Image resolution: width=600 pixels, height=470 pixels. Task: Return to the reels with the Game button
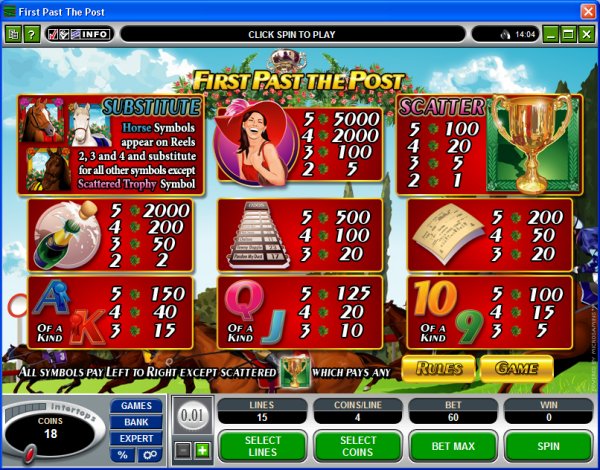coord(516,368)
